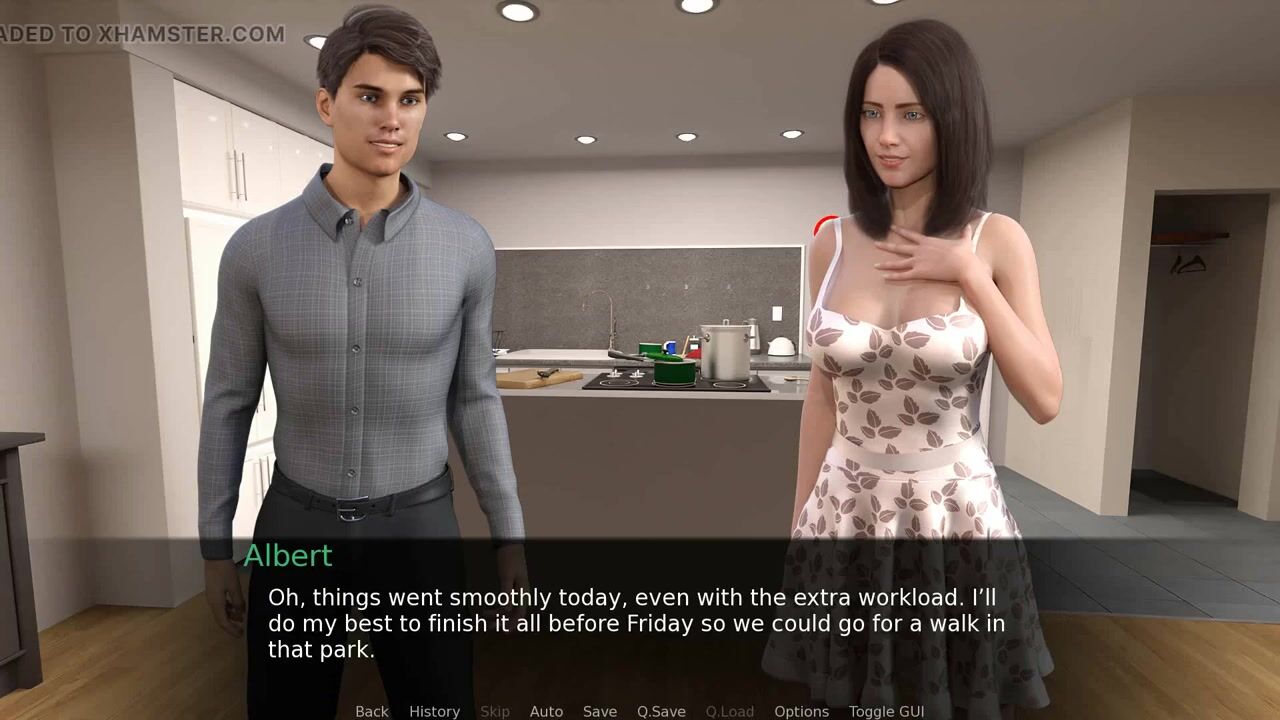Hide the interface with Toggle GUI
Screen dimensions: 1280x720
point(886,711)
